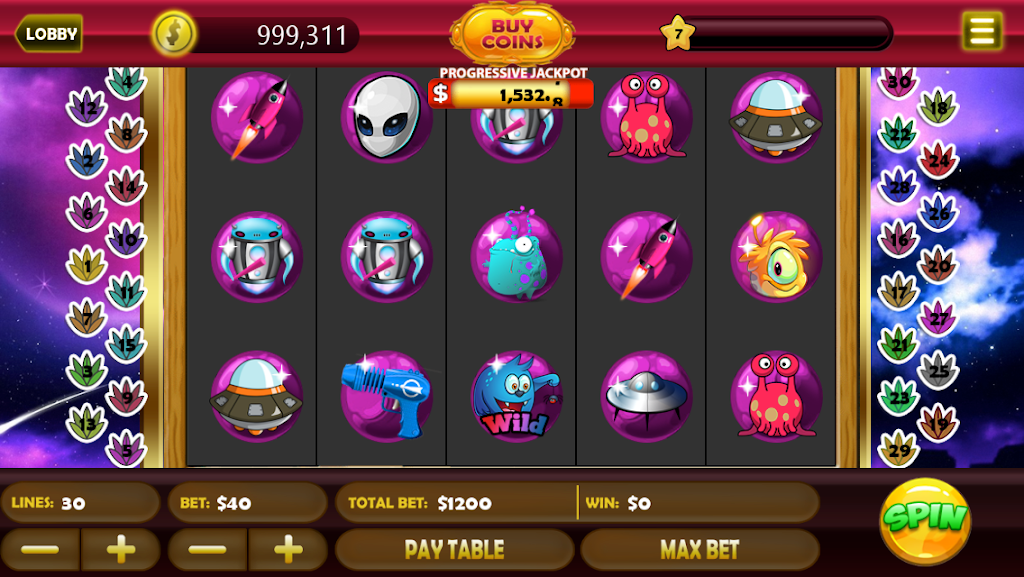1024x577 pixels.
Task: Open the hamburger menu
Action: pyautogui.click(x=981, y=31)
